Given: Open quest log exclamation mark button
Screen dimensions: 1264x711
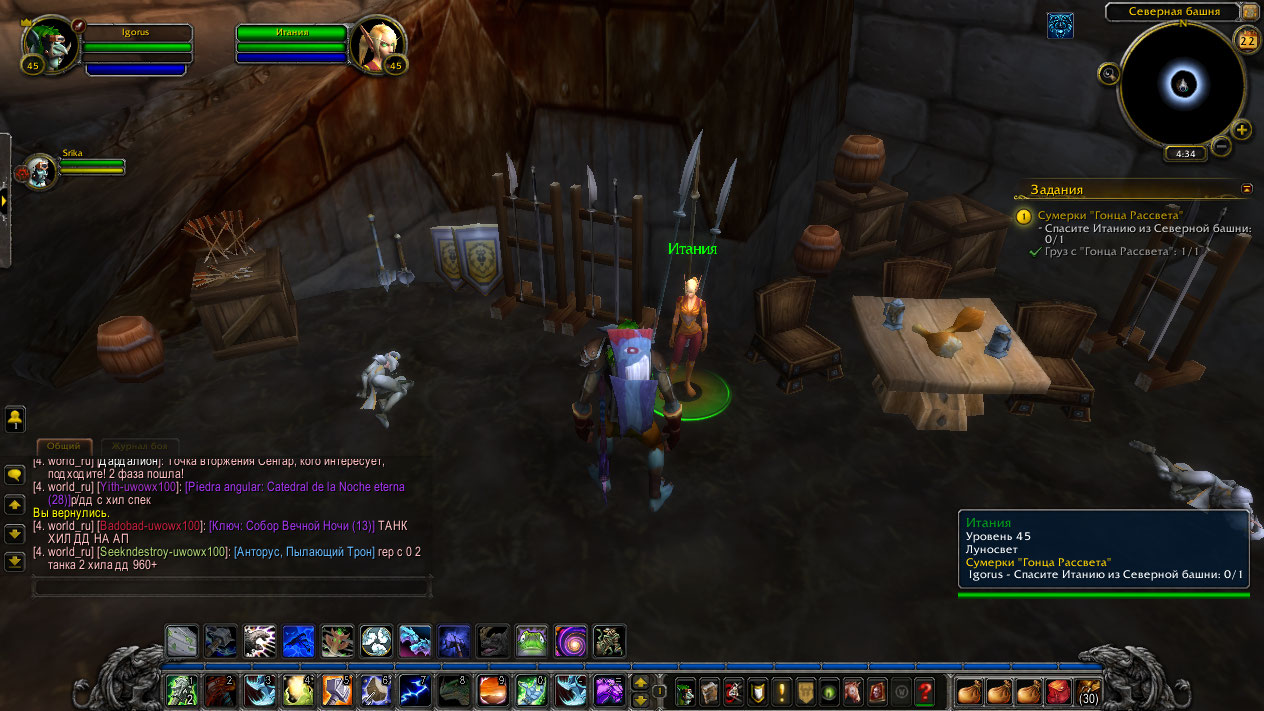Looking at the screenshot, I should [781, 690].
